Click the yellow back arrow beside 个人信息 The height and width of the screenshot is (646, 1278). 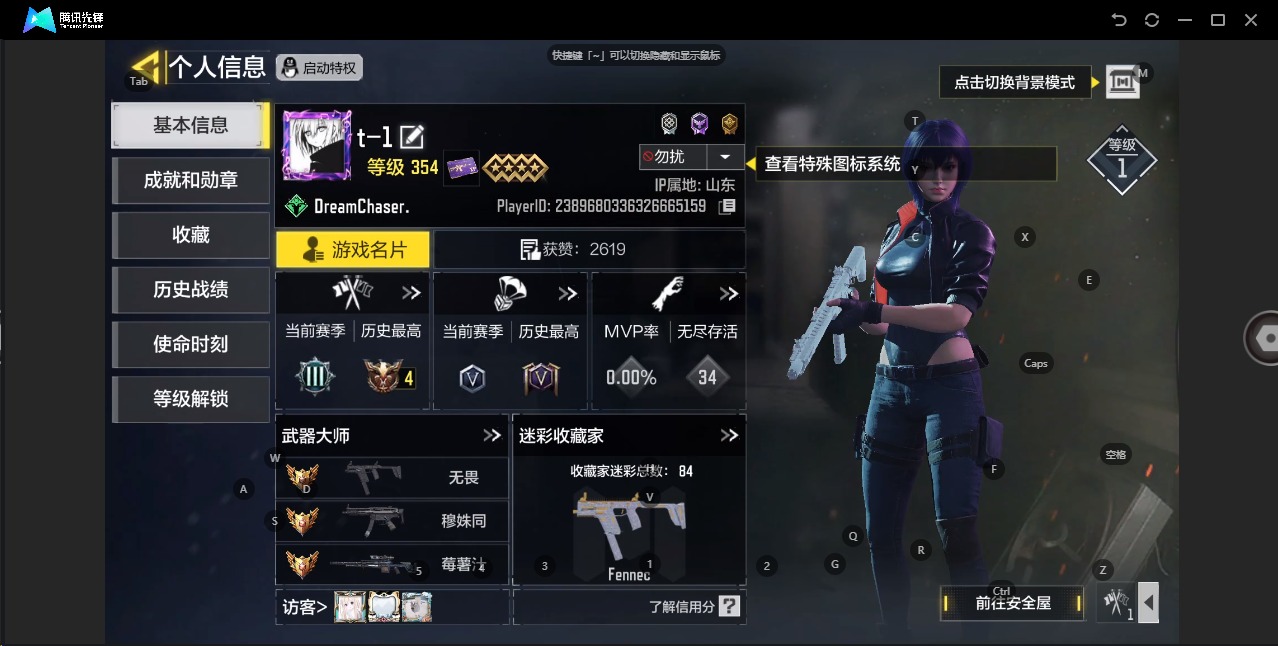[x=146, y=66]
